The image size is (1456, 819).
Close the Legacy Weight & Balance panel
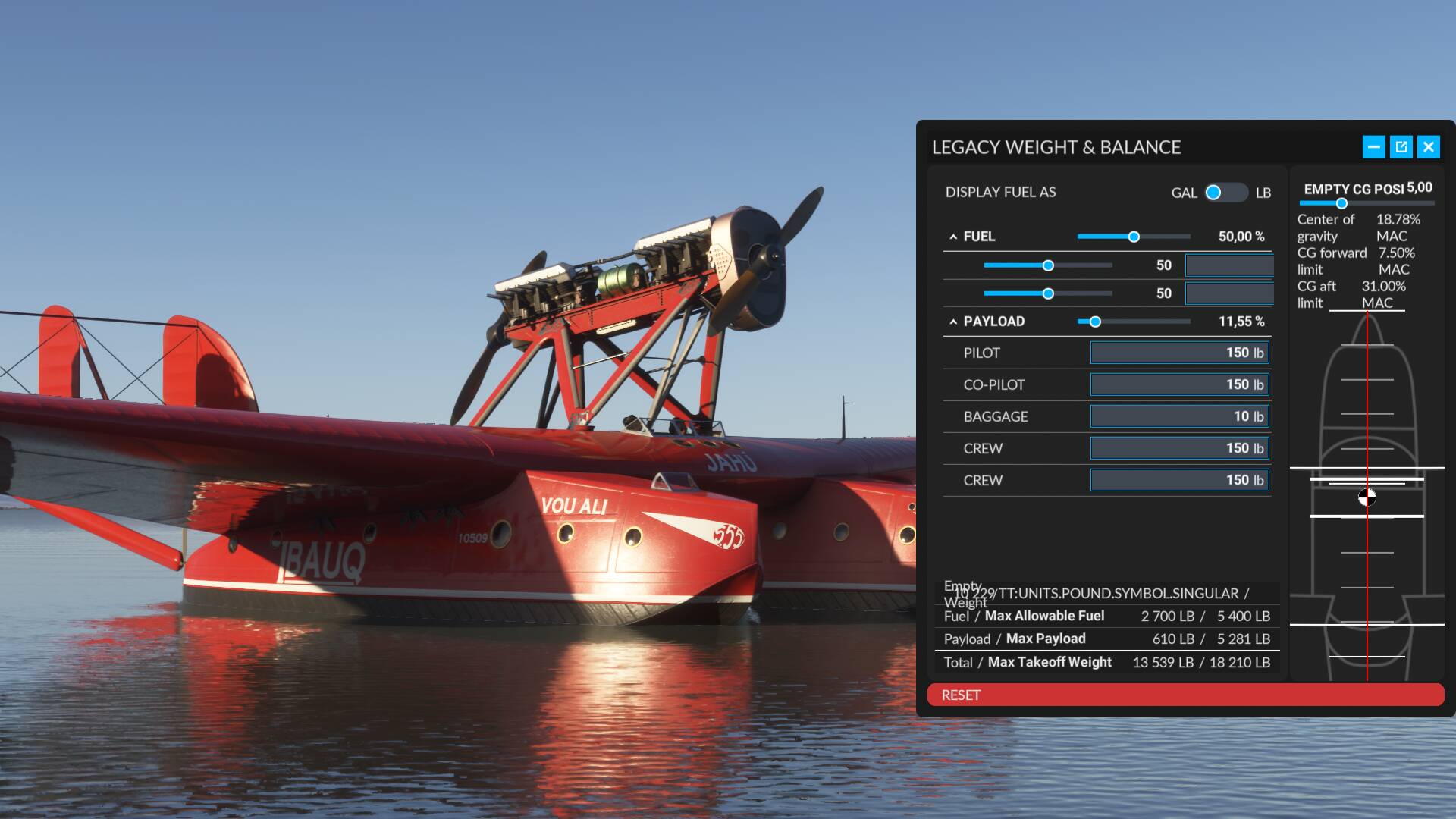(x=1429, y=147)
